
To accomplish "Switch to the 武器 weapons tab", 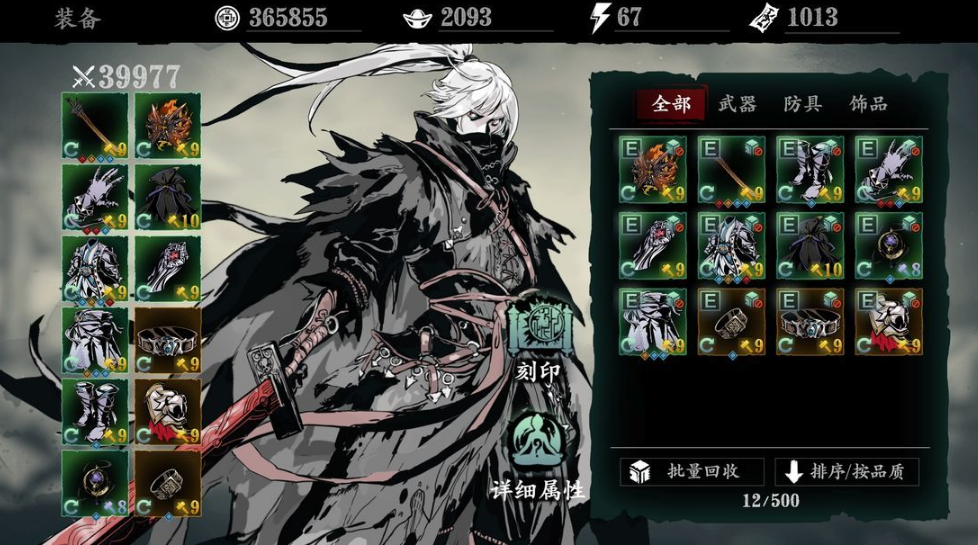I will (737, 104).
